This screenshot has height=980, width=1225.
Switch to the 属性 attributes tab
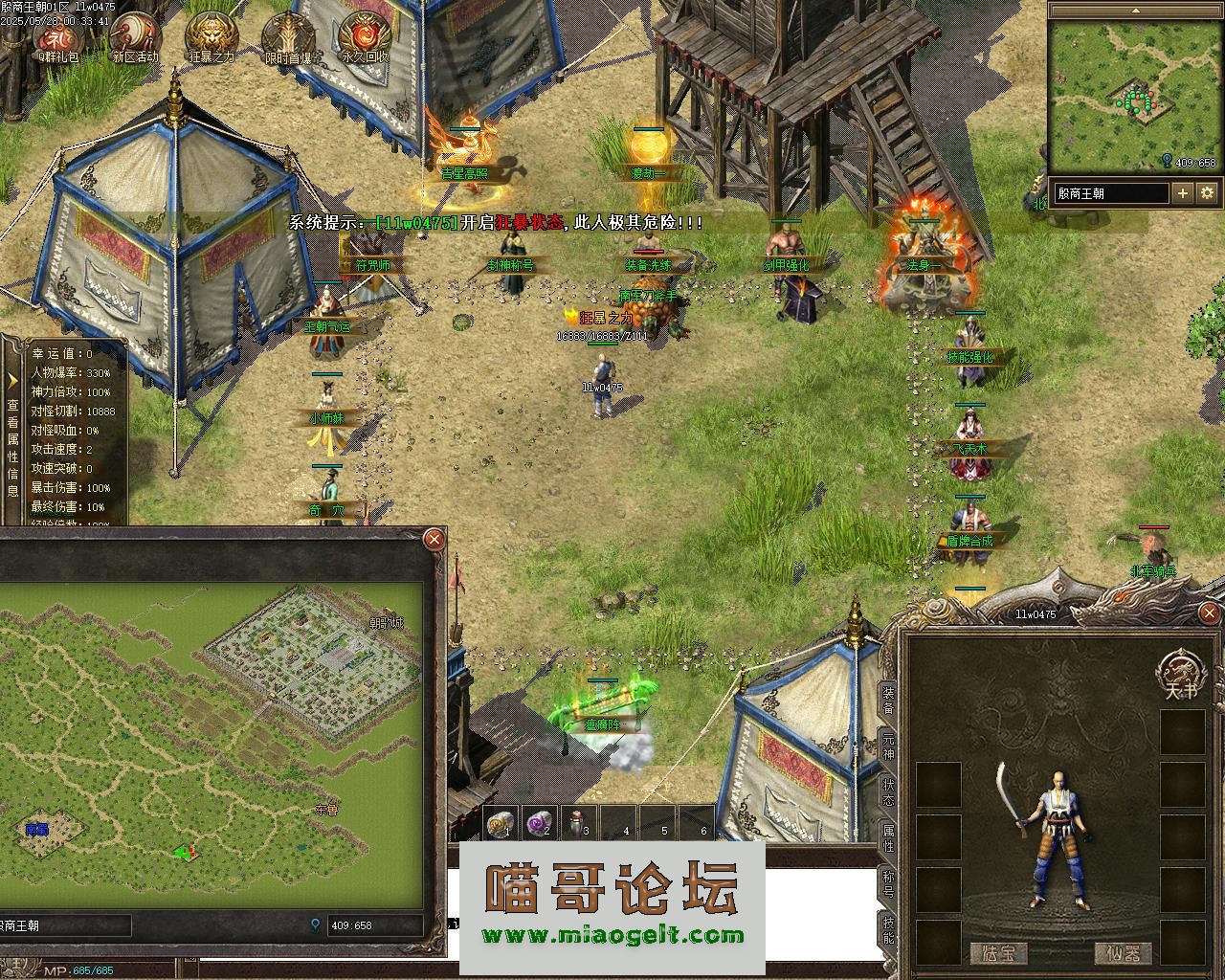[888, 838]
